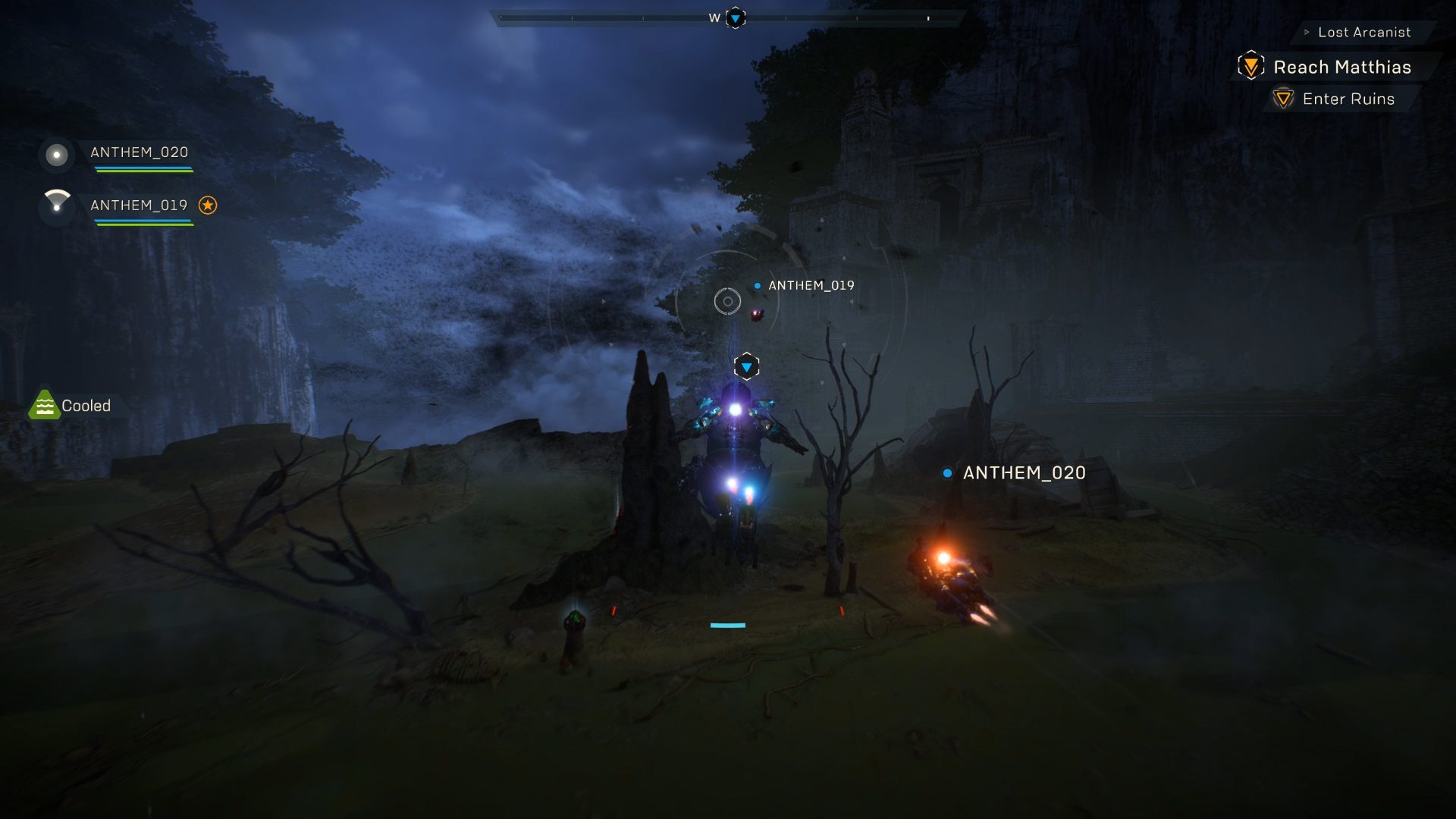This screenshot has width=1456, height=819.
Task: Click the blue dot beside the ANTHEM_020 nameplate
Action: pyautogui.click(x=946, y=472)
